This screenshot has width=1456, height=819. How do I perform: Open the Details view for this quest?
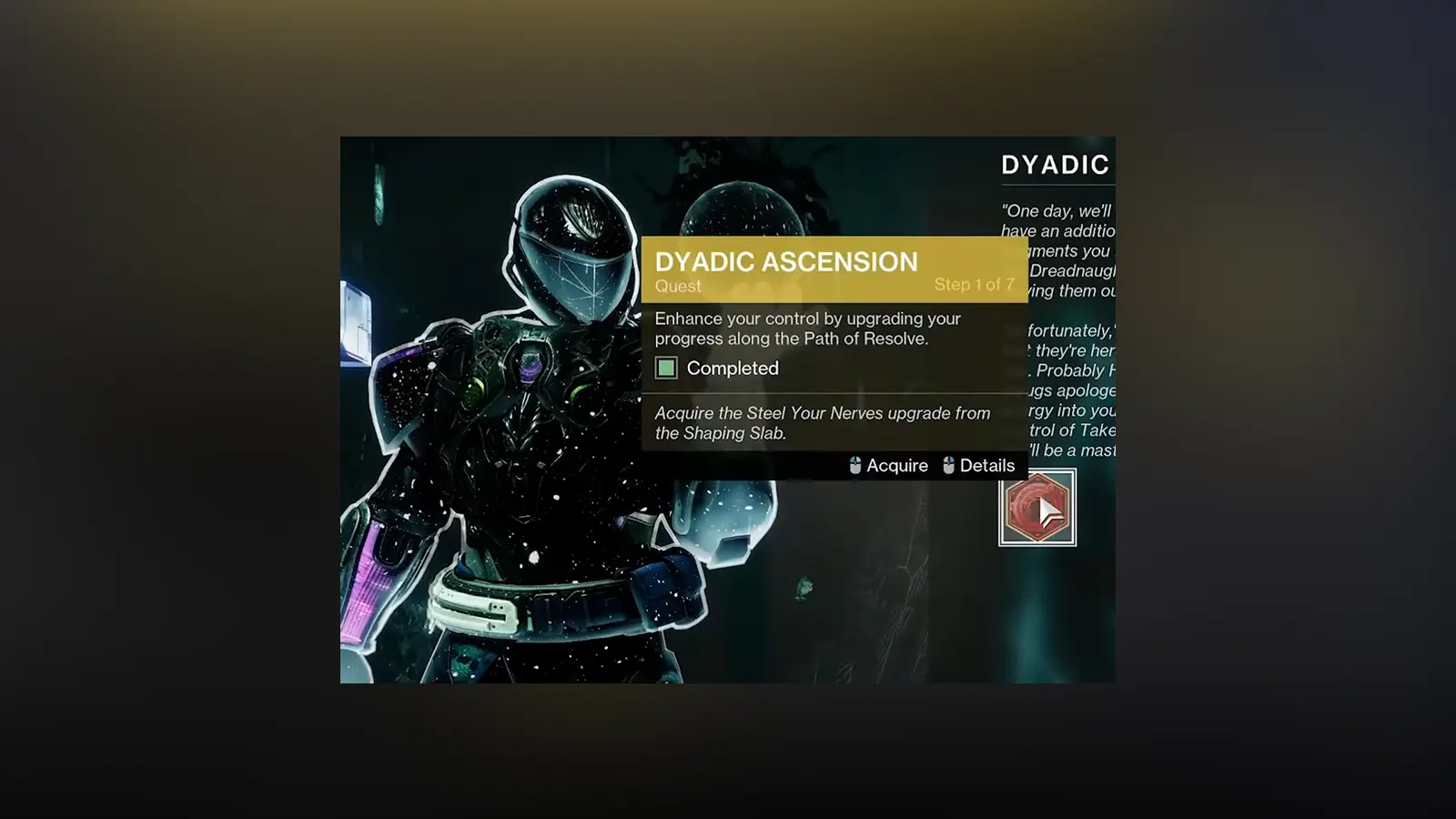(x=987, y=465)
